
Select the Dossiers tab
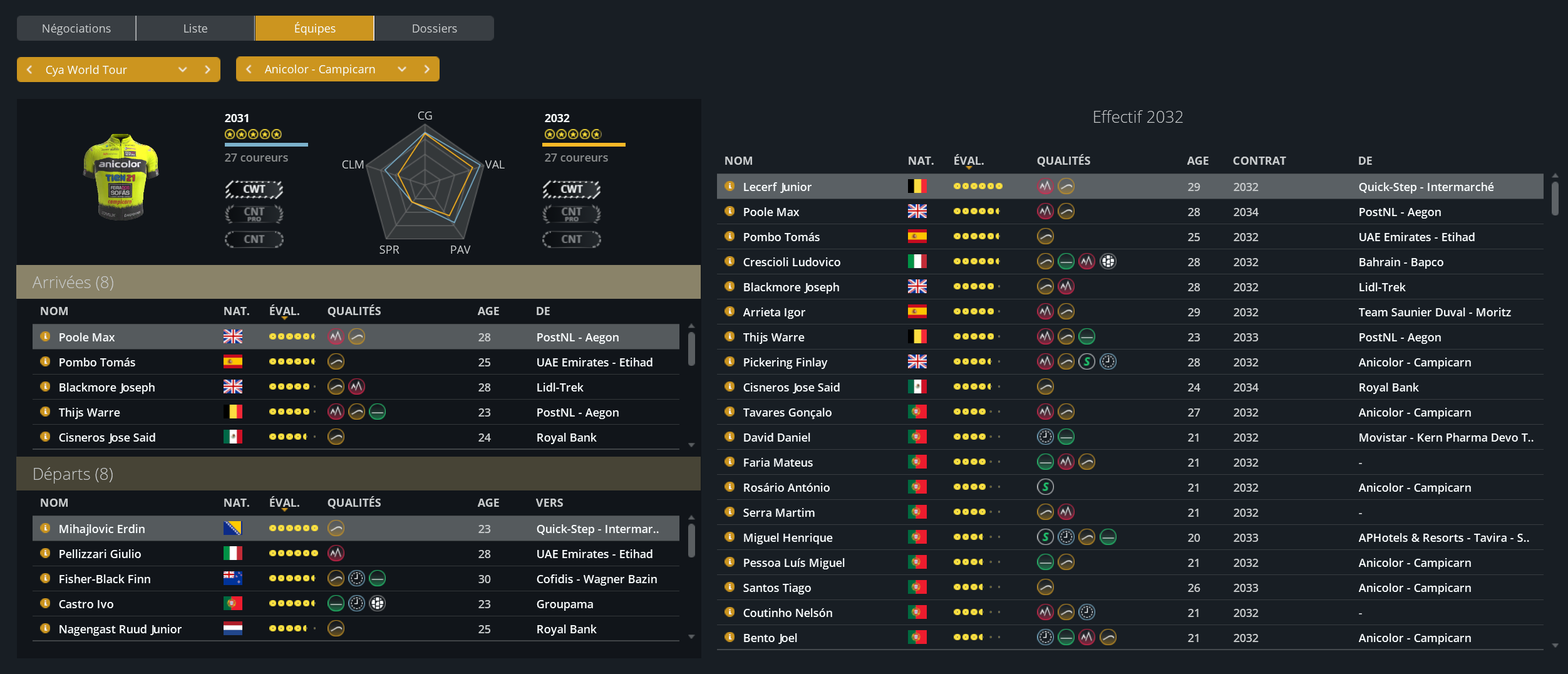[x=434, y=28]
